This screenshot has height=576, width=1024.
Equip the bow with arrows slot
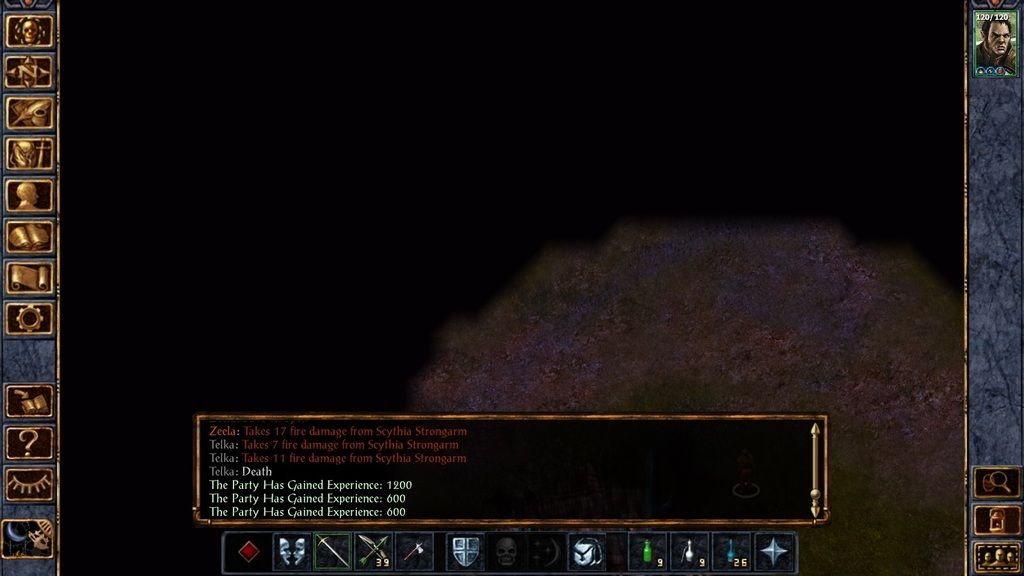coord(373,551)
